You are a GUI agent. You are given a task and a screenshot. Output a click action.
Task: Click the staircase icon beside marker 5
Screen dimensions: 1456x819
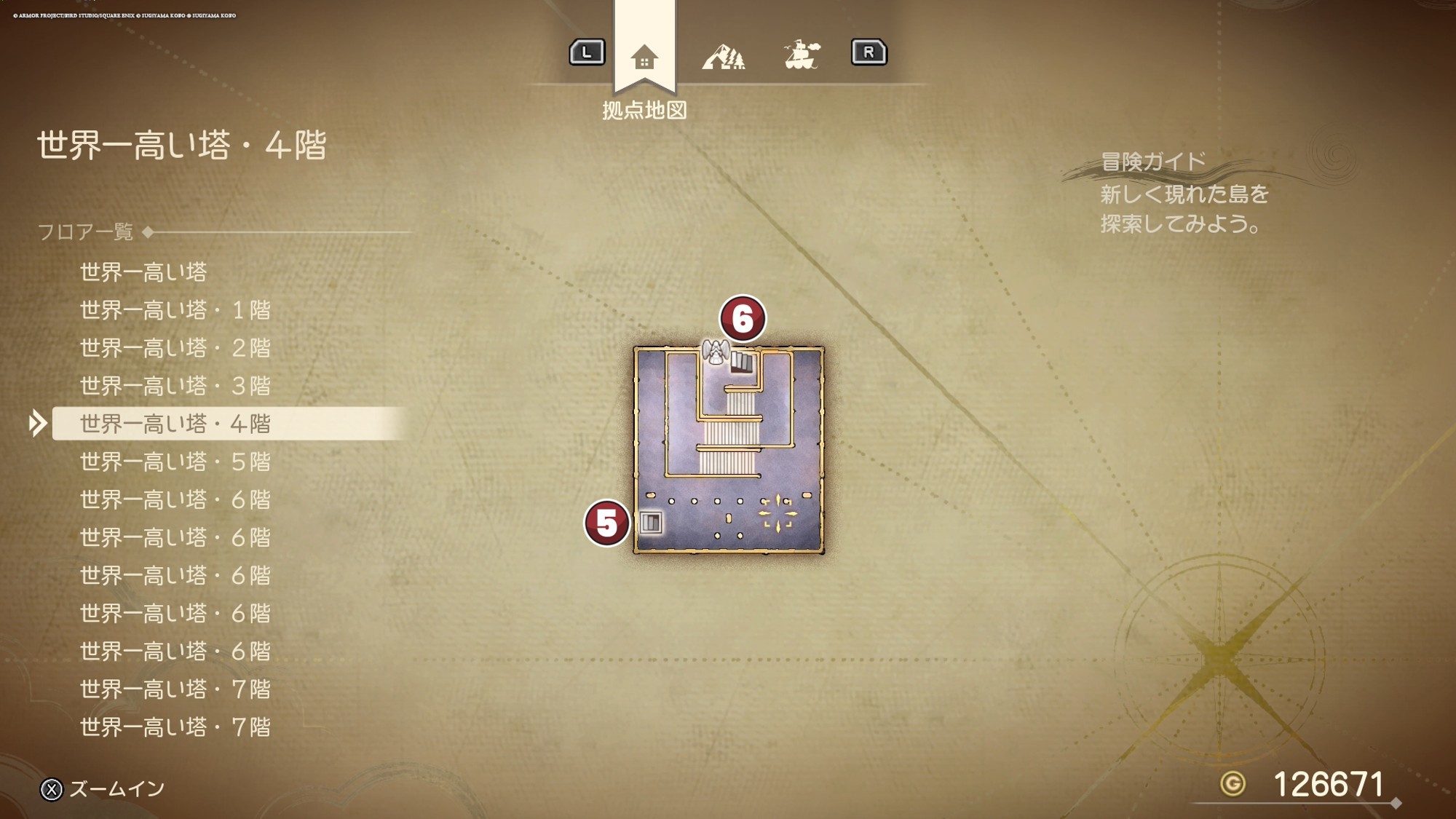click(x=651, y=523)
